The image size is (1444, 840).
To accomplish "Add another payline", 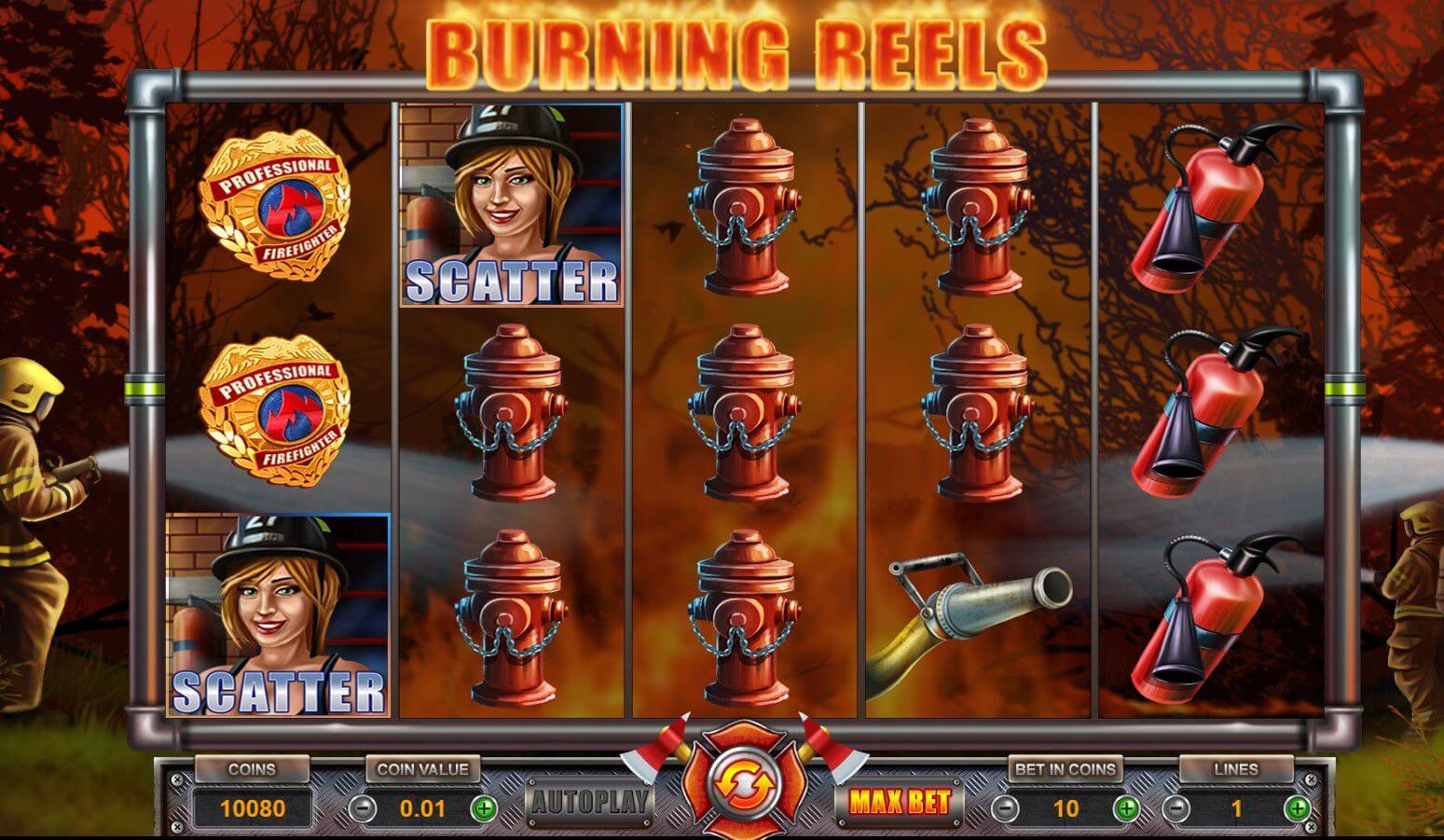I will coord(1297,807).
